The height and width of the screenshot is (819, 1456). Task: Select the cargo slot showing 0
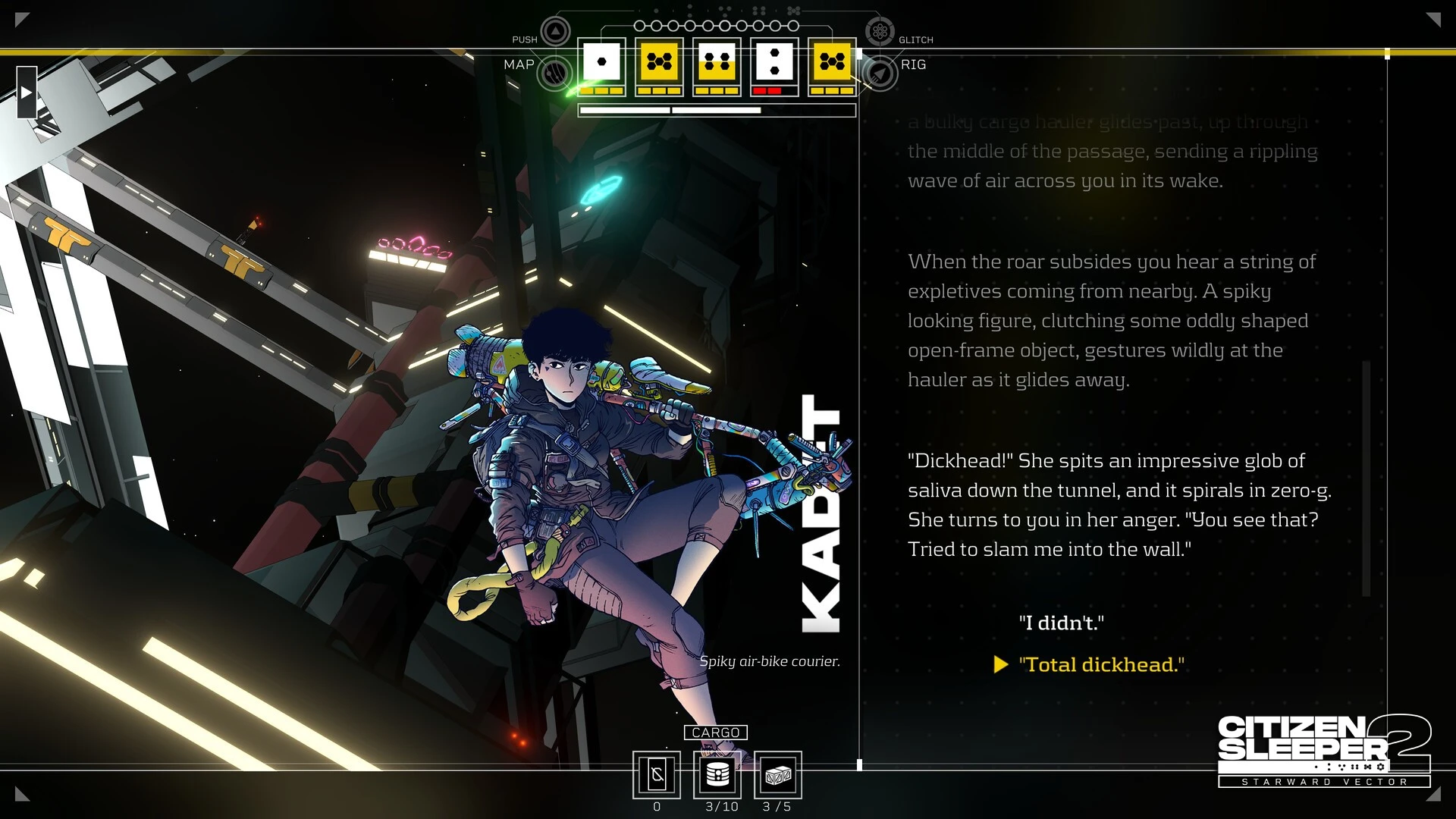pos(657,775)
